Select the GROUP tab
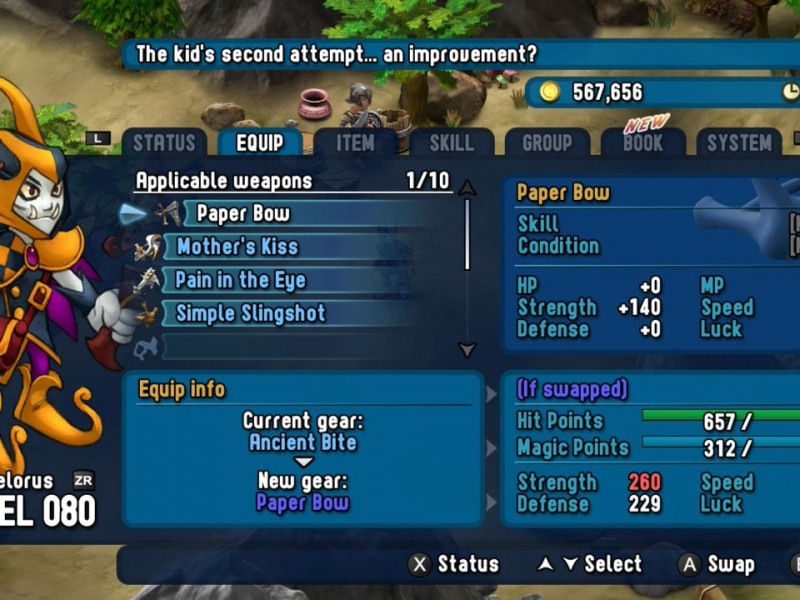 pos(547,143)
